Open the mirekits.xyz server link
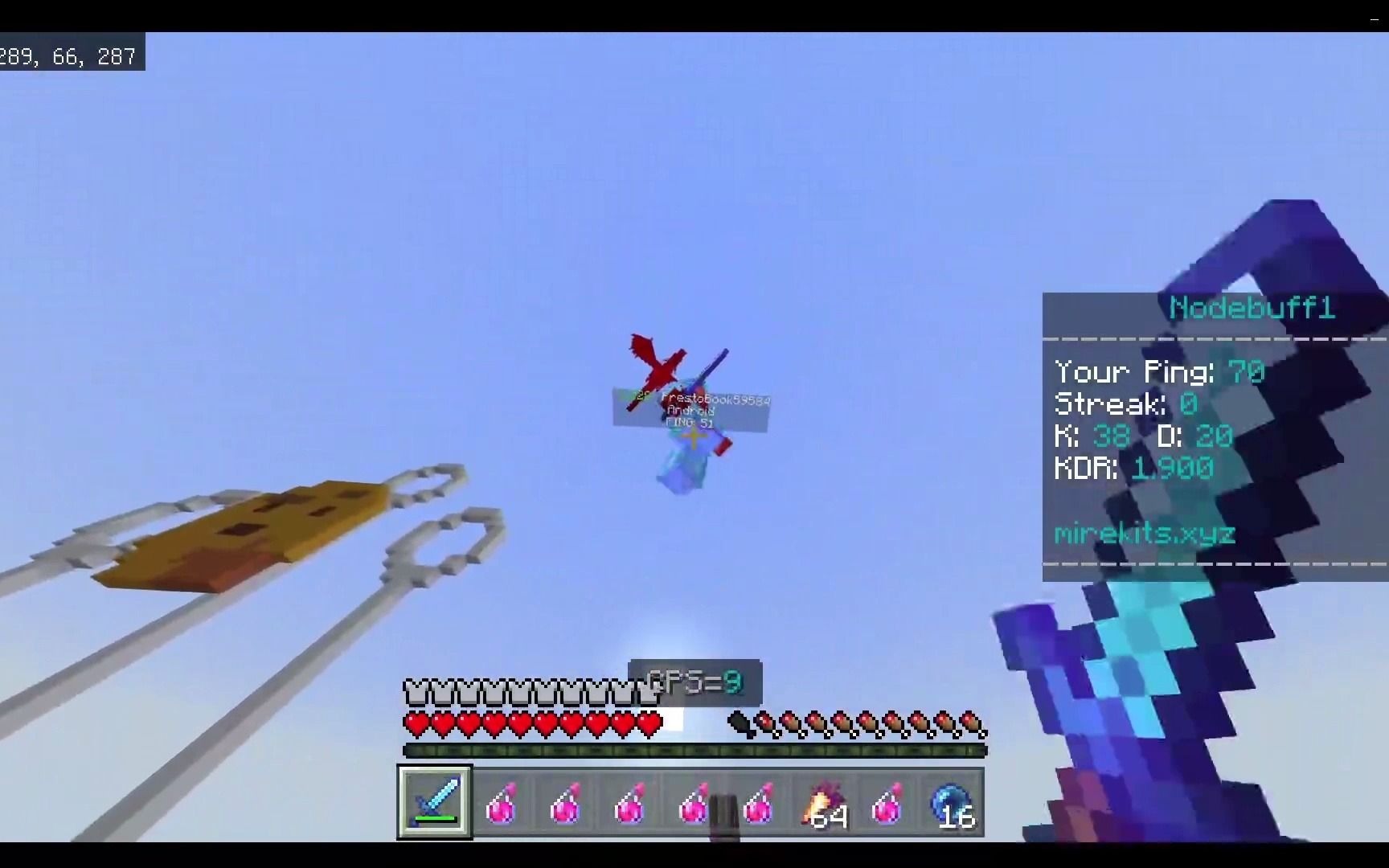 (x=1145, y=533)
